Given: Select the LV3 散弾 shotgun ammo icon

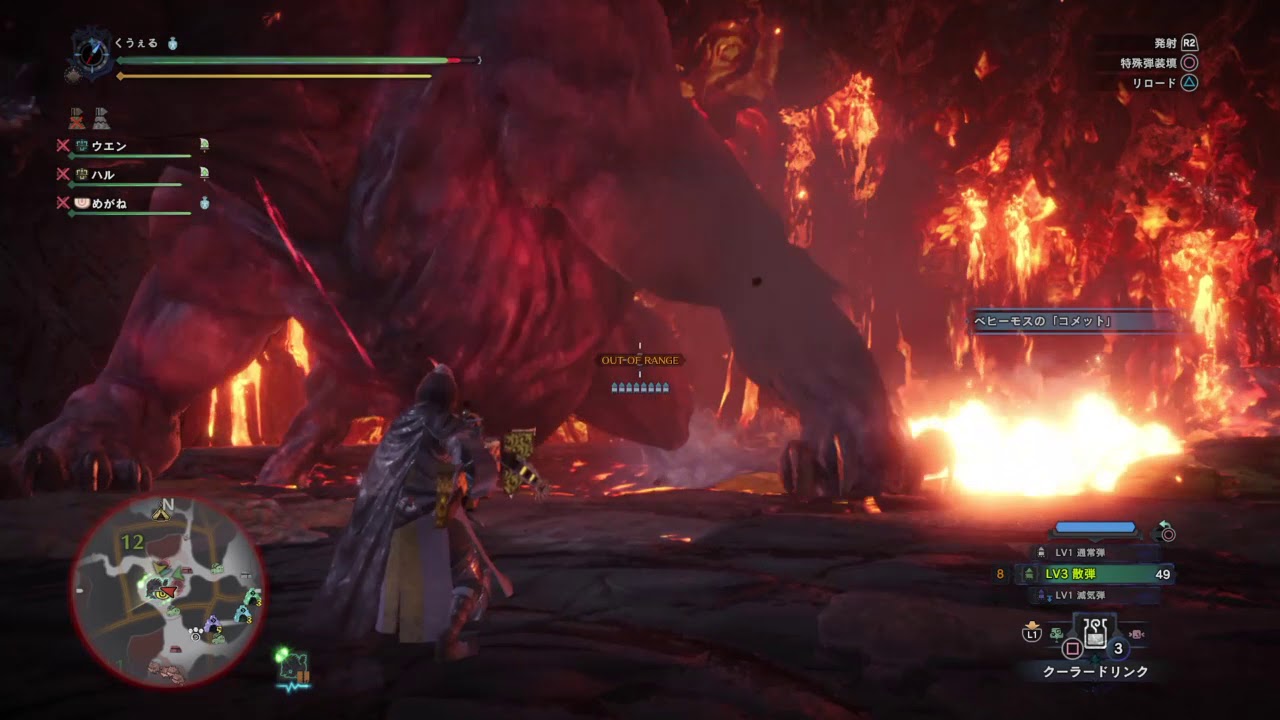Looking at the screenshot, I should click(x=1029, y=574).
